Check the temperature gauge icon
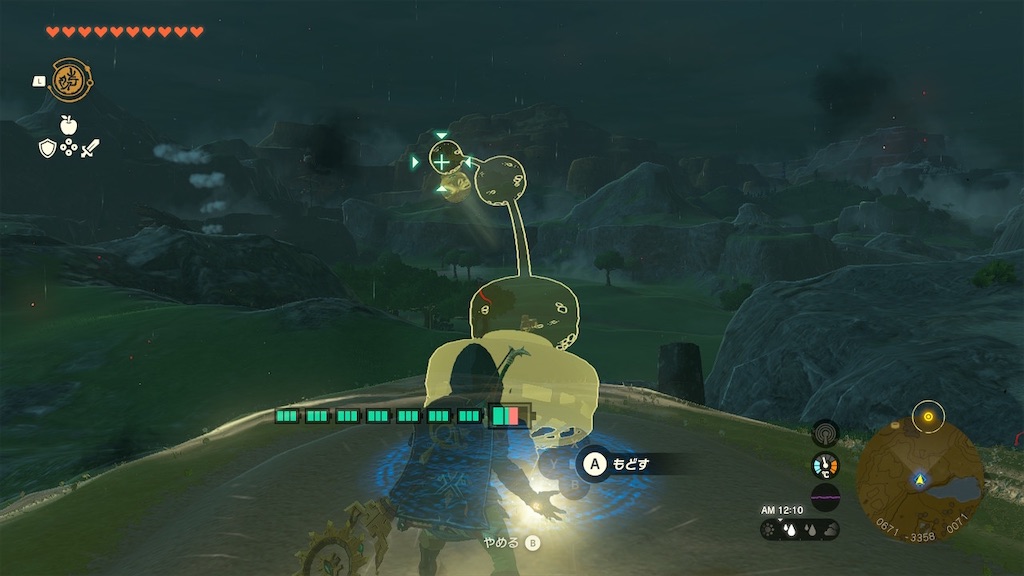Screen dimensions: 1024x576 [825, 465]
